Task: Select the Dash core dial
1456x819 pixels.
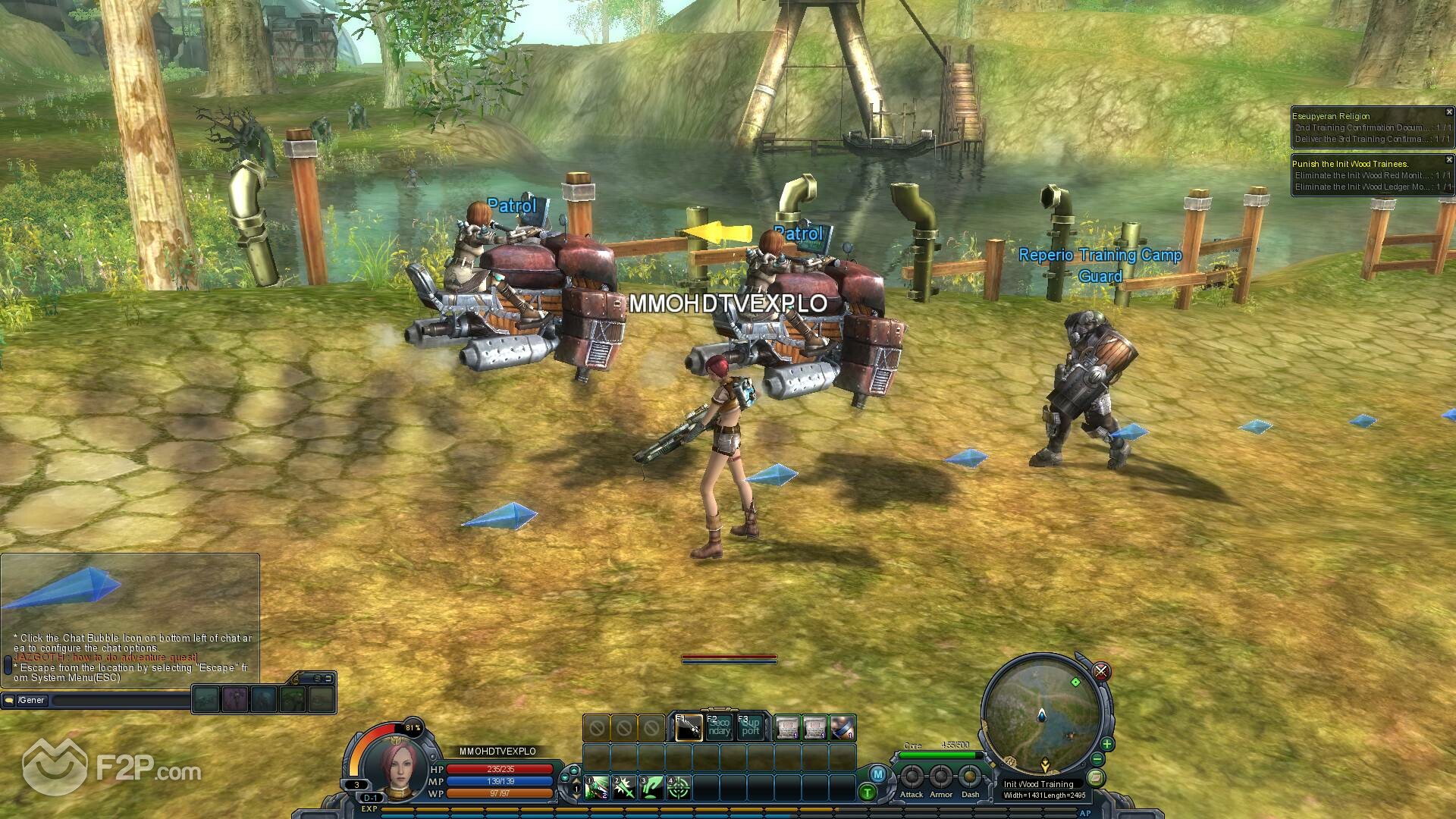Action: pos(970,777)
